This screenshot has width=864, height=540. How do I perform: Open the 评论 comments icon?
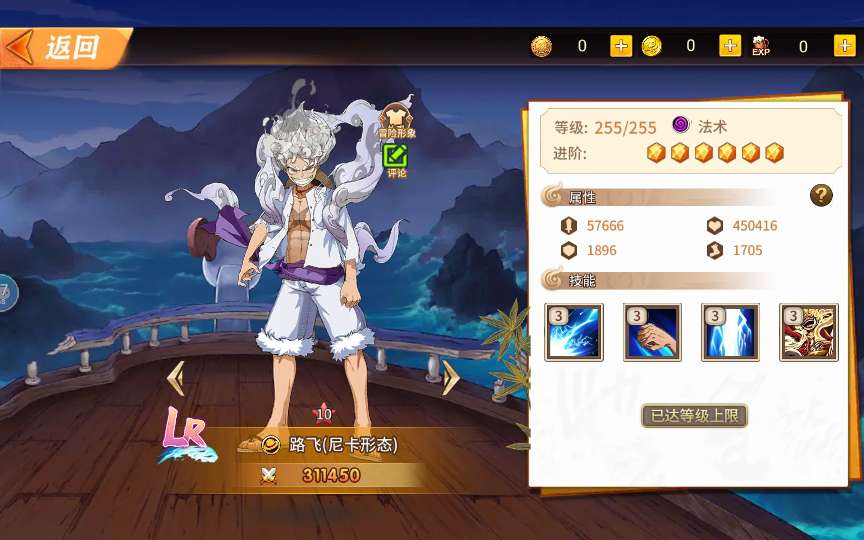click(x=396, y=158)
